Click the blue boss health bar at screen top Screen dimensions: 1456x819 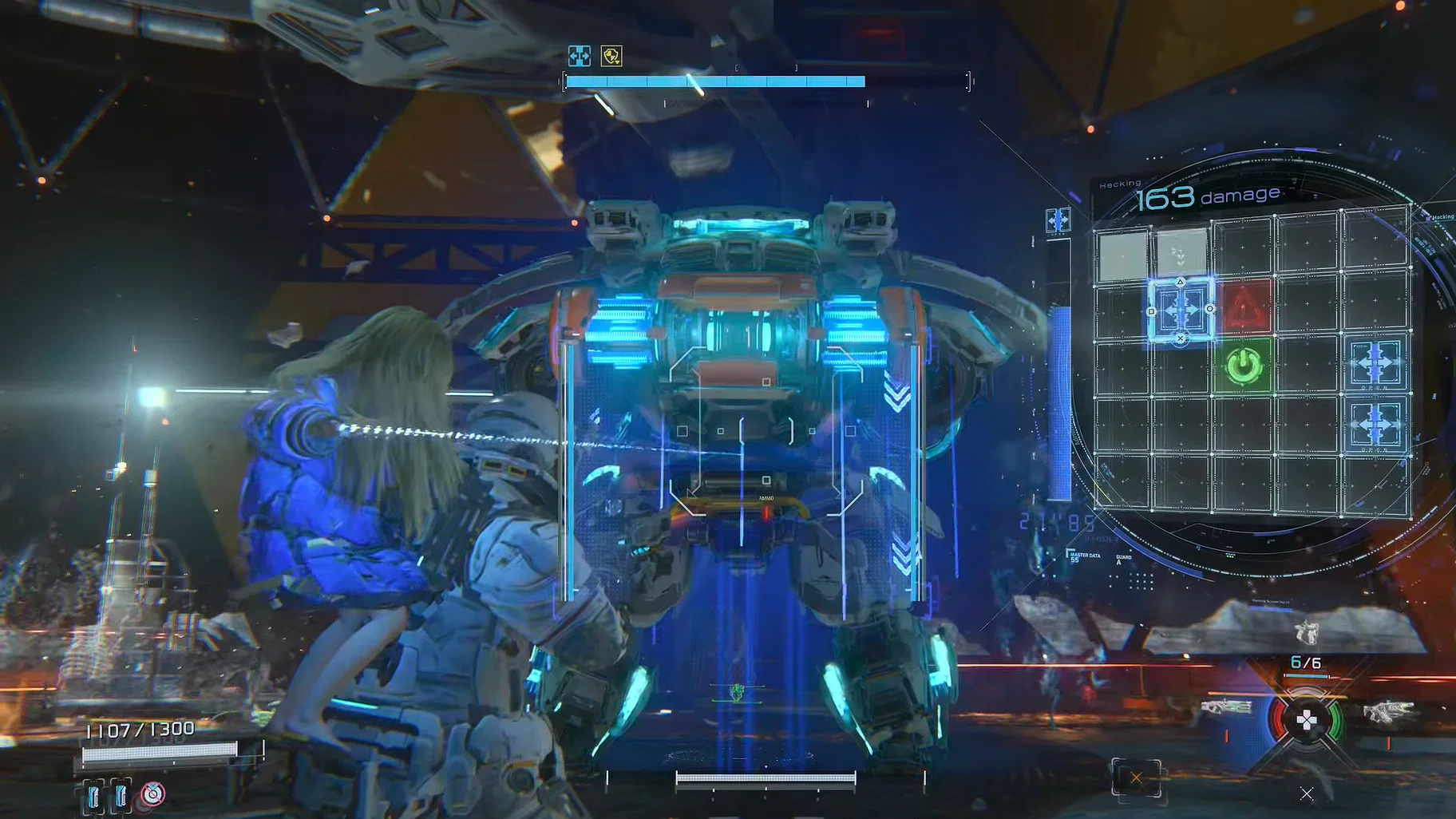click(x=714, y=81)
